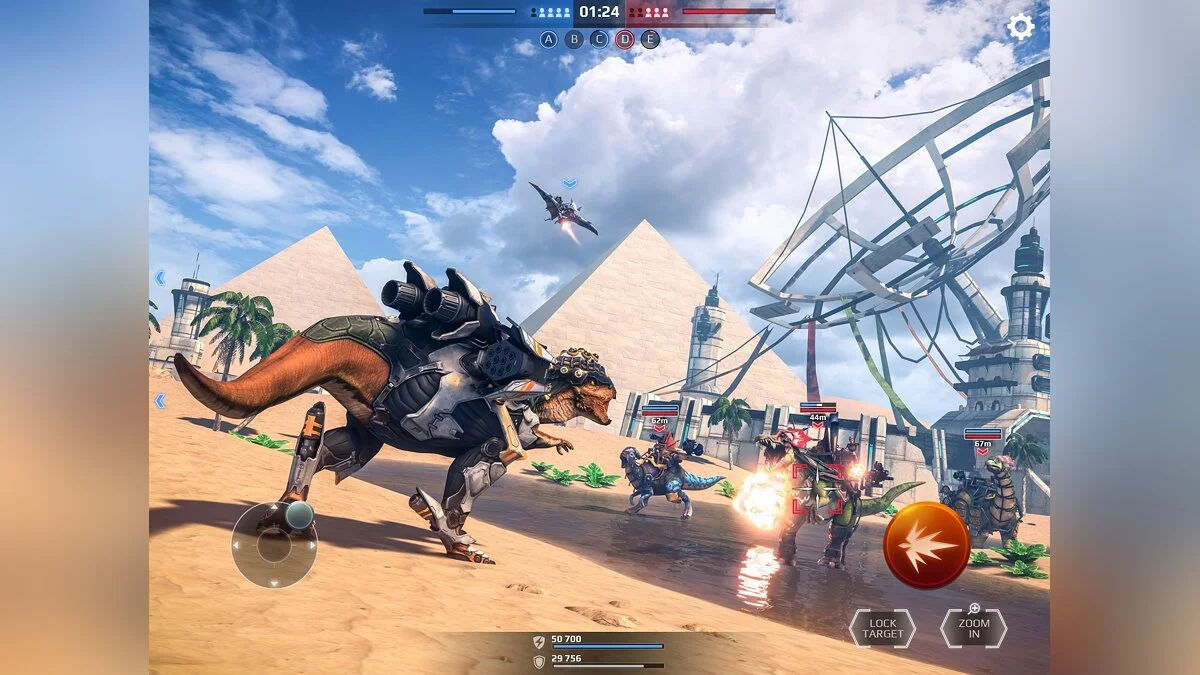Fire weapons with the orange attack button
Viewport: 1200px width, 675px height.
tap(926, 545)
